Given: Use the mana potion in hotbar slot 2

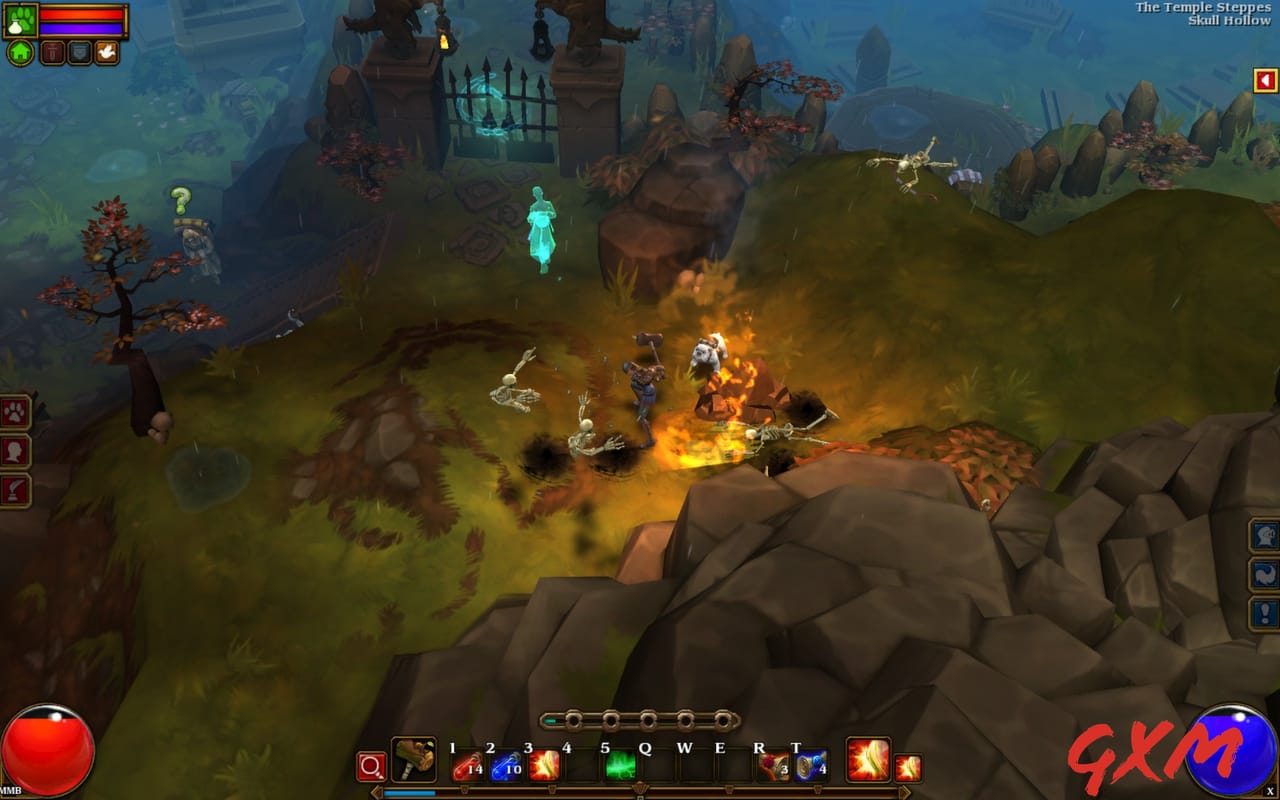Looking at the screenshot, I should pyautogui.click(x=503, y=768).
